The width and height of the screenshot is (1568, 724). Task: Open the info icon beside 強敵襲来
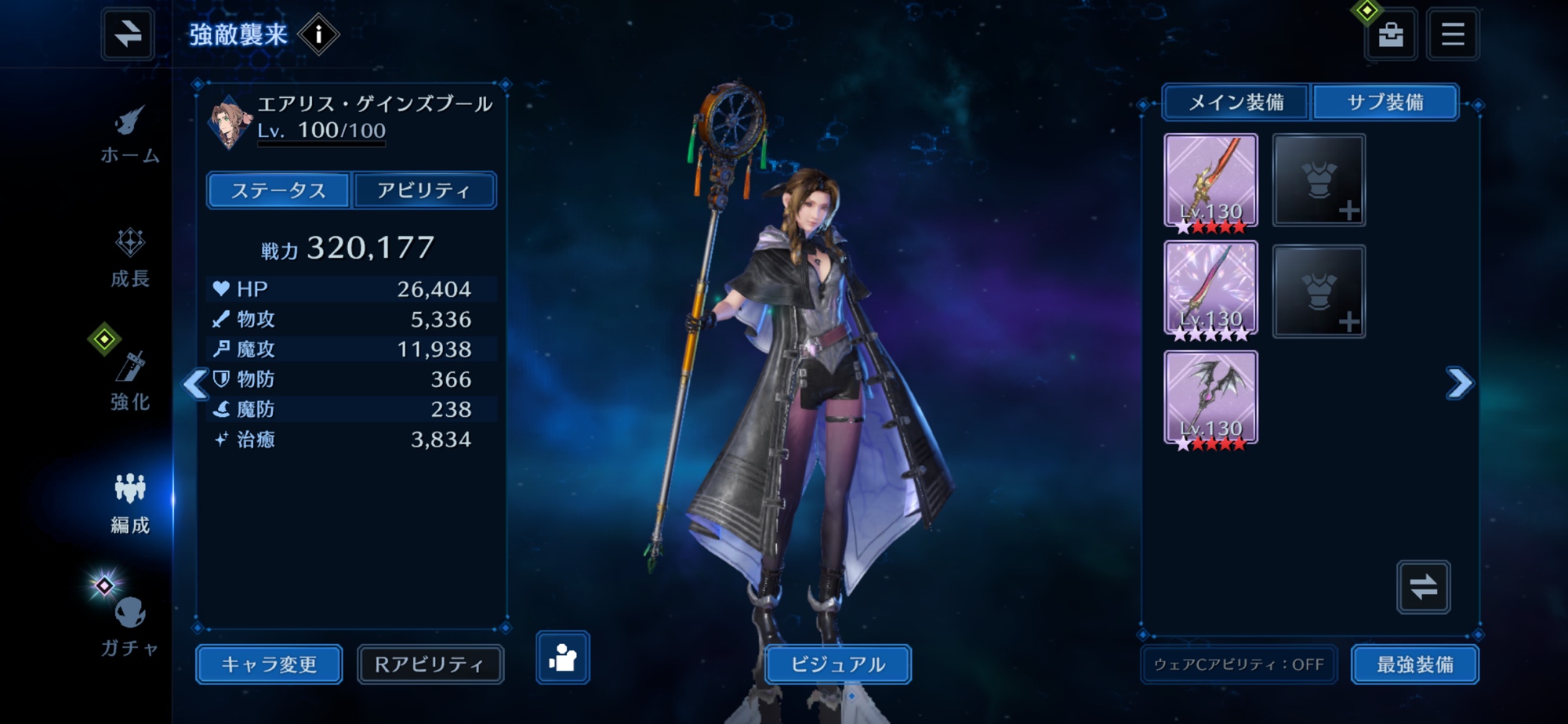318,34
